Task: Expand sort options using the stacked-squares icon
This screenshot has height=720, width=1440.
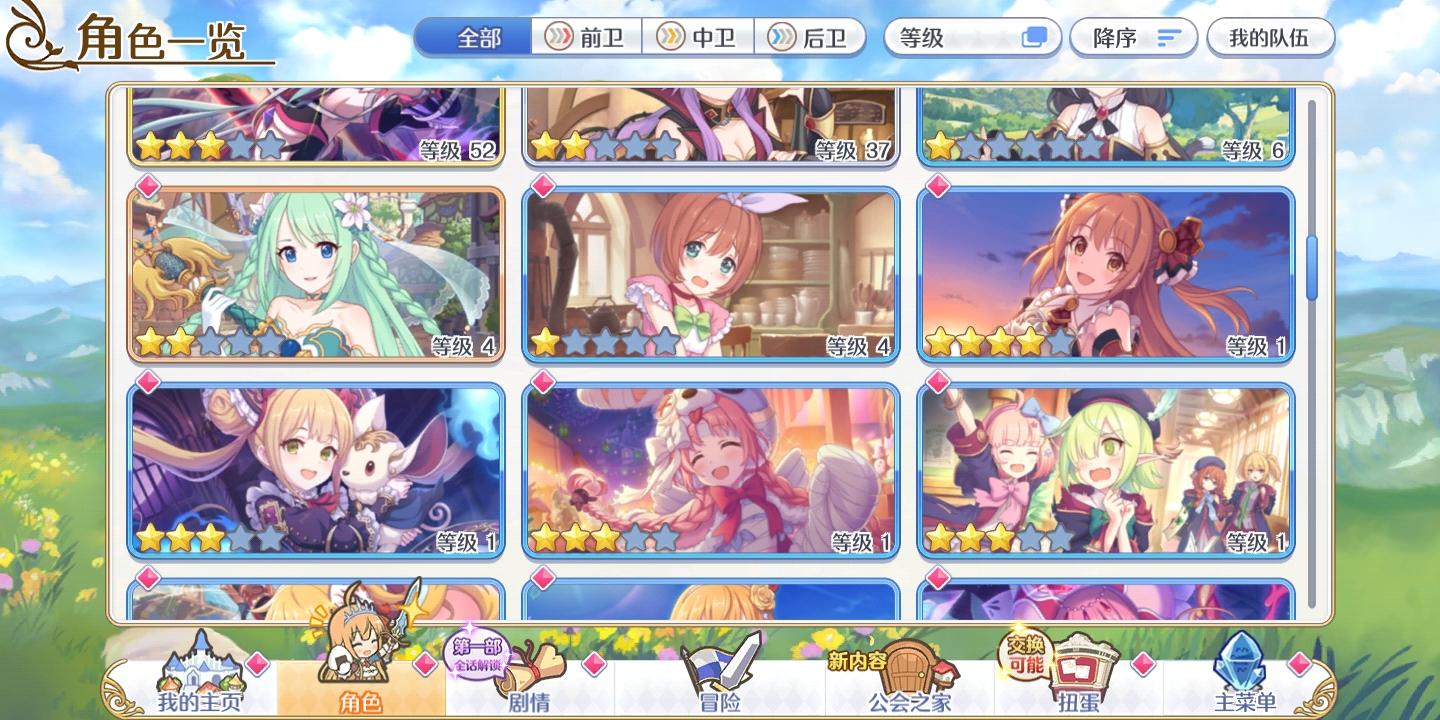Action: point(1036,37)
